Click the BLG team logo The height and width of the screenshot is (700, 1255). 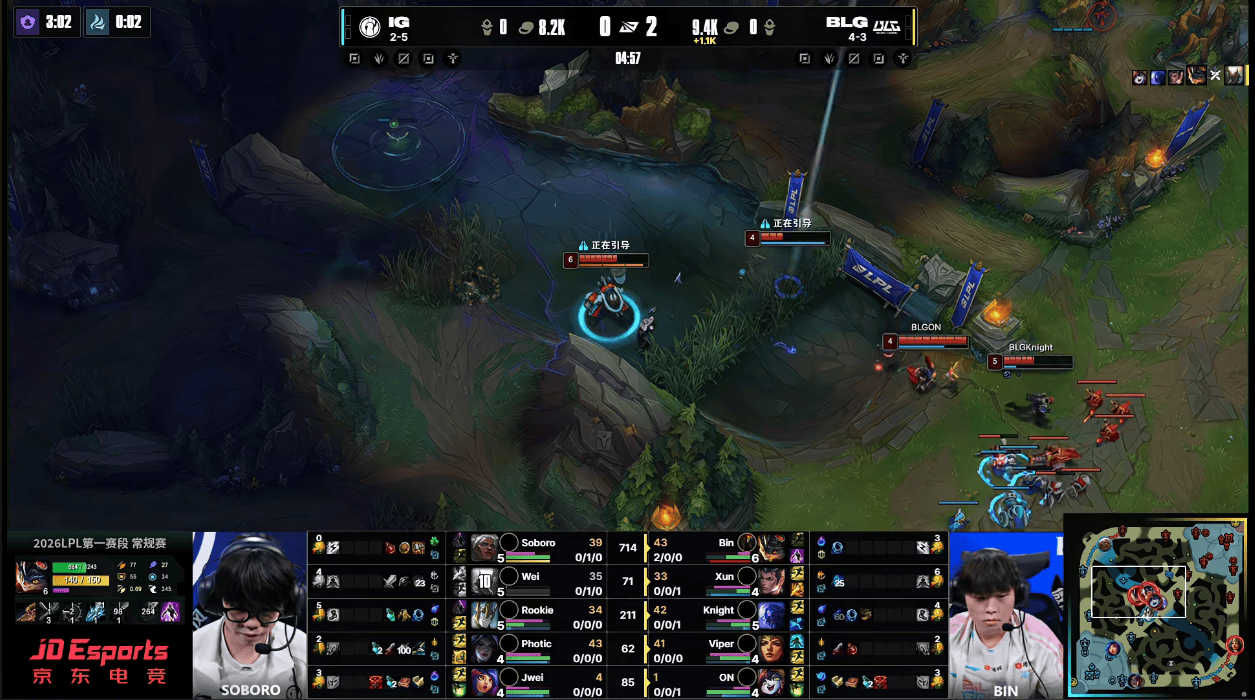point(886,26)
